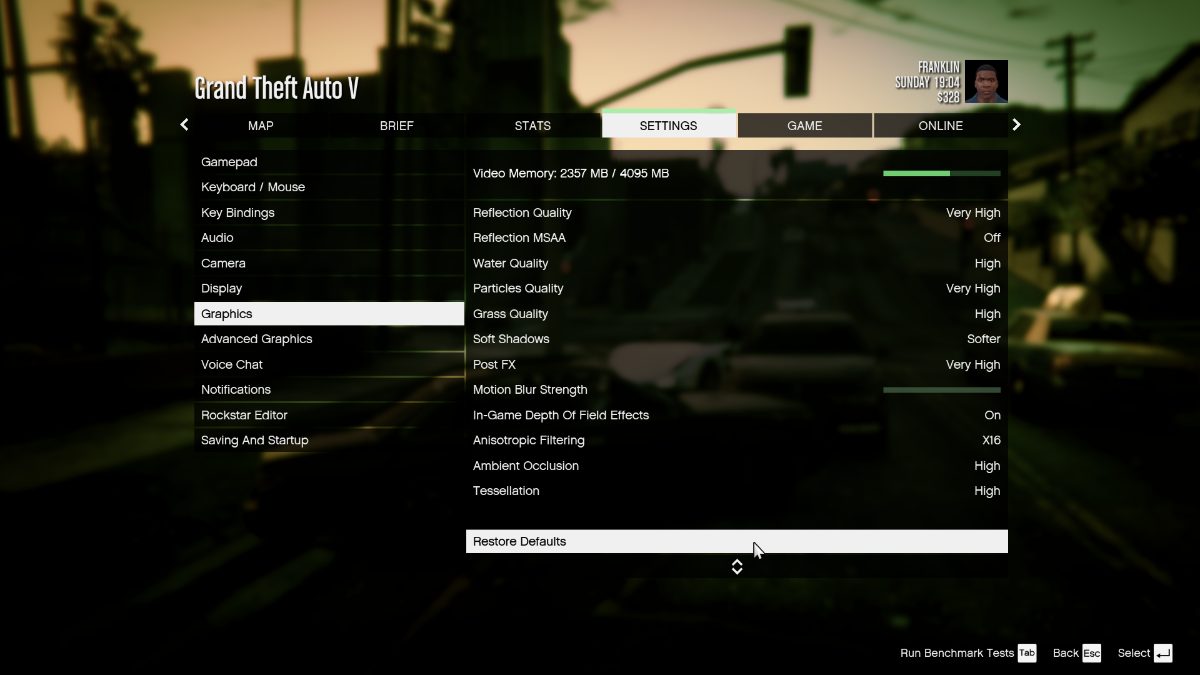Image resolution: width=1200 pixels, height=675 pixels.
Task: Toggle In-Game Depth Of Field Effects
Action: click(736, 415)
